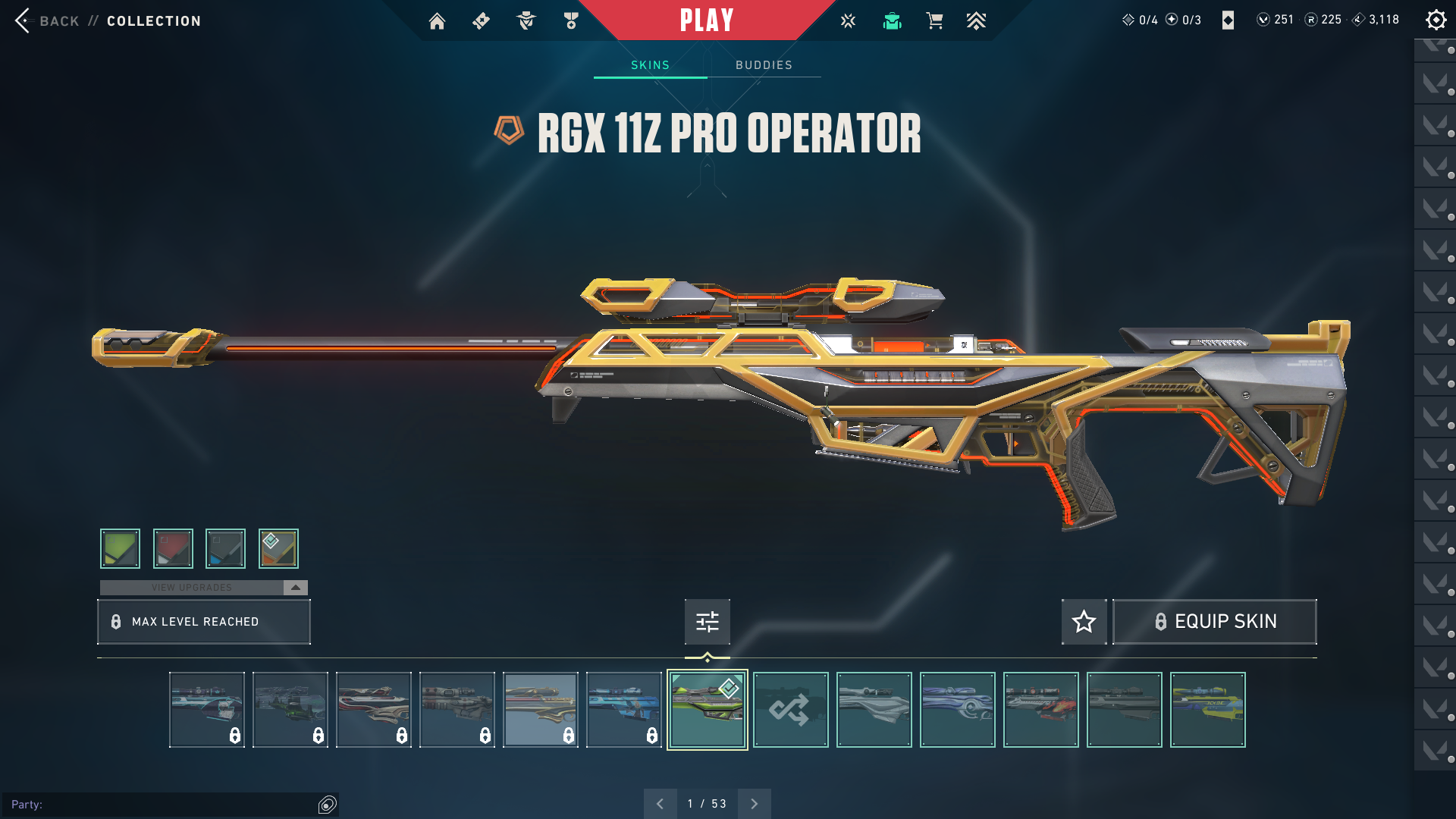Select the random shuffle skin tile
This screenshot has width=1456, height=819.
790,710
